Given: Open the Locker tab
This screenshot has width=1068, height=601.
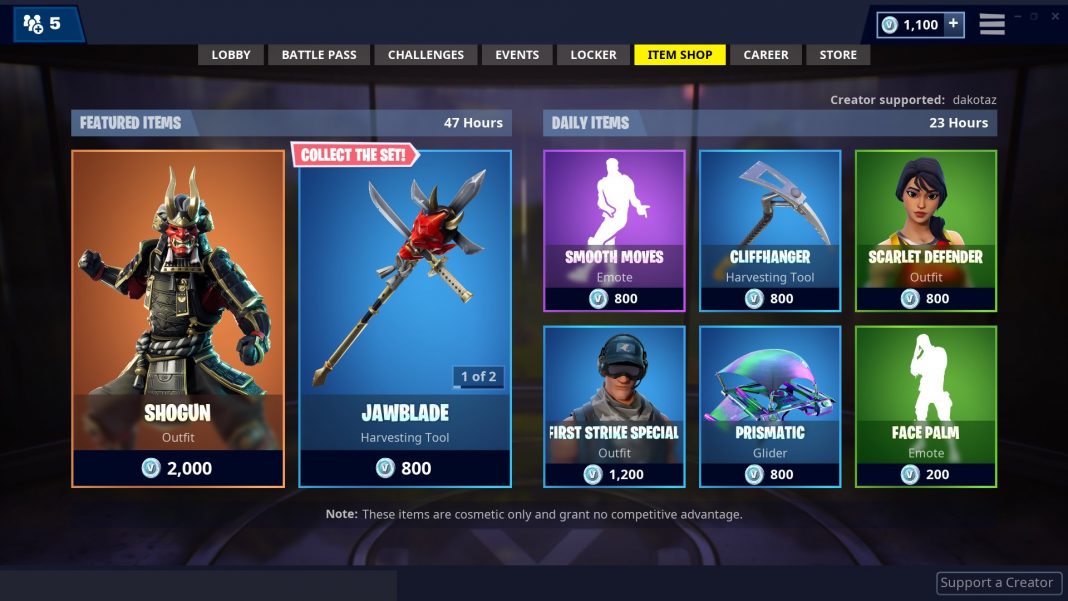Looking at the screenshot, I should [x=593, y=55].
